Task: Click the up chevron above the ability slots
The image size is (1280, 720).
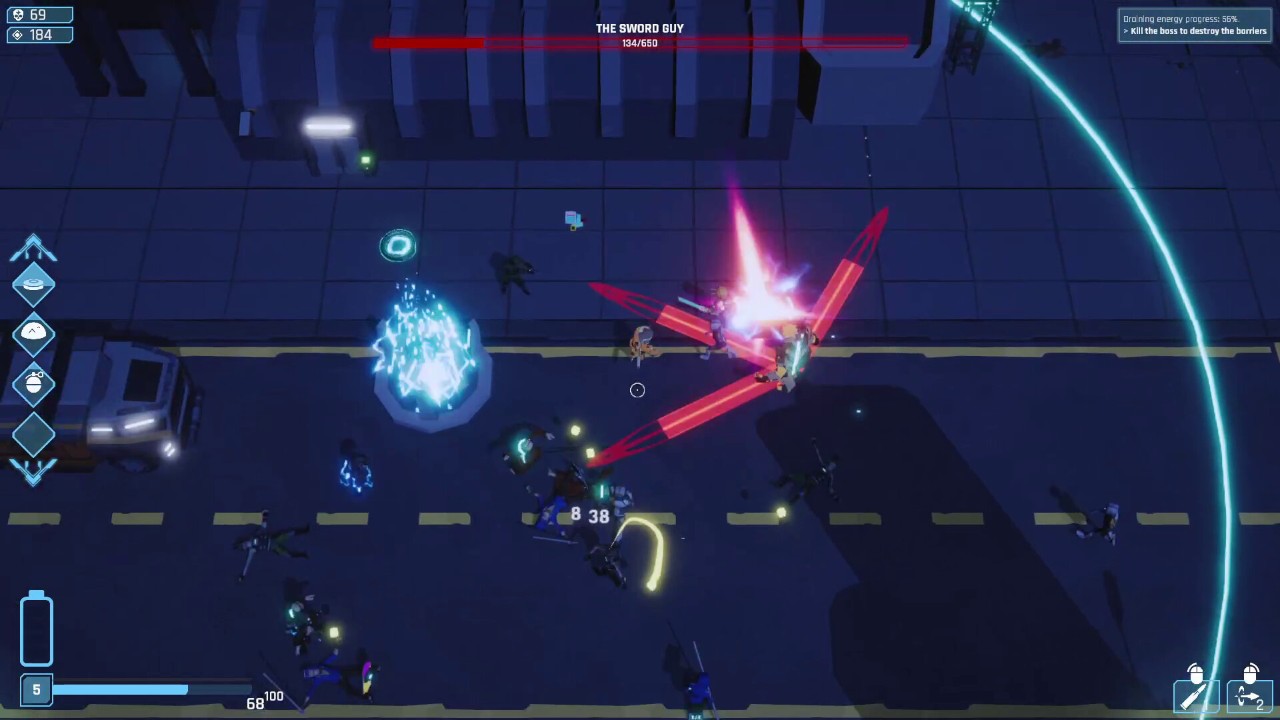Action: pos(33,248)
